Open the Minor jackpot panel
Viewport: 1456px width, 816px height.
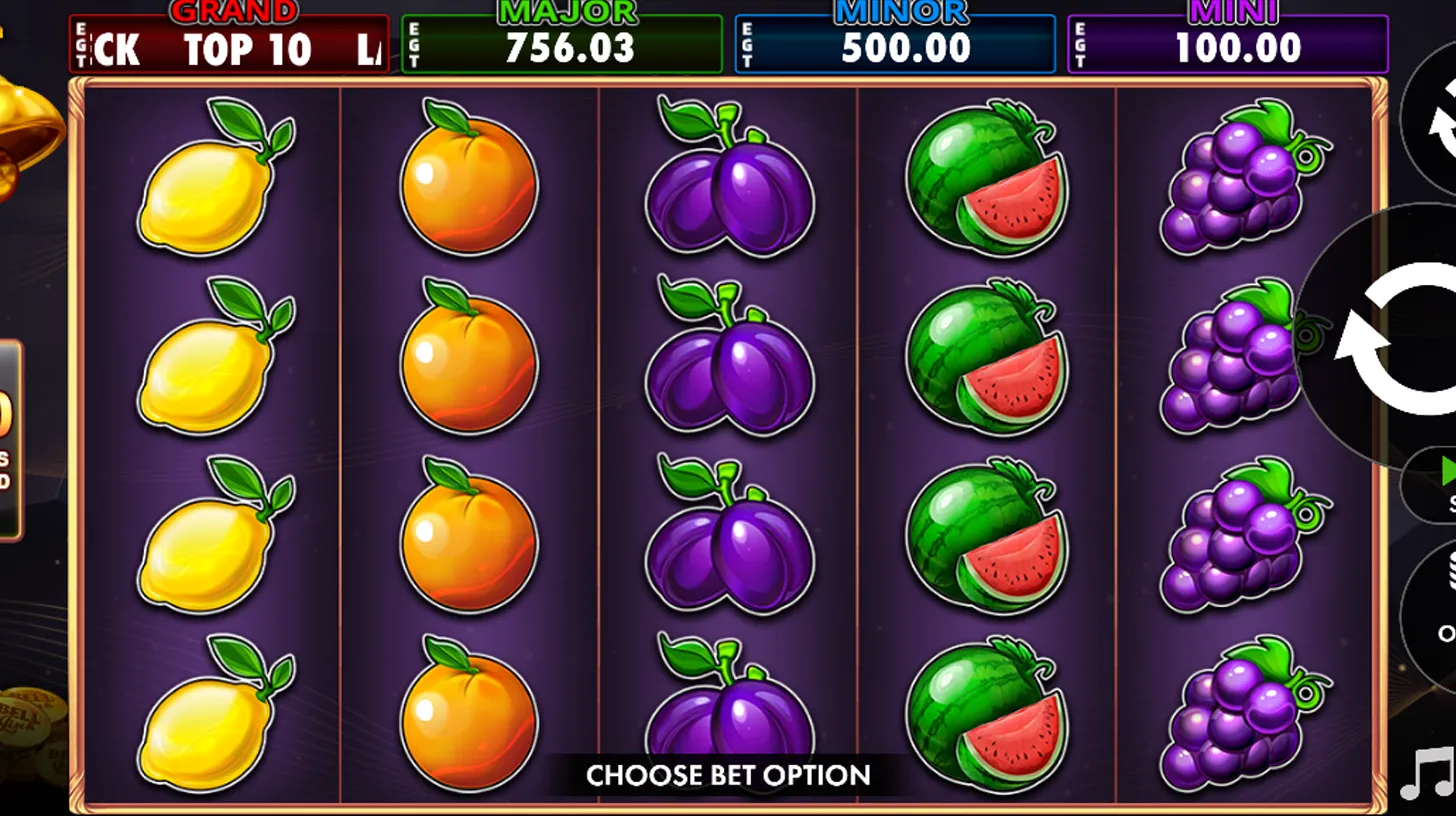coord(895,45)
